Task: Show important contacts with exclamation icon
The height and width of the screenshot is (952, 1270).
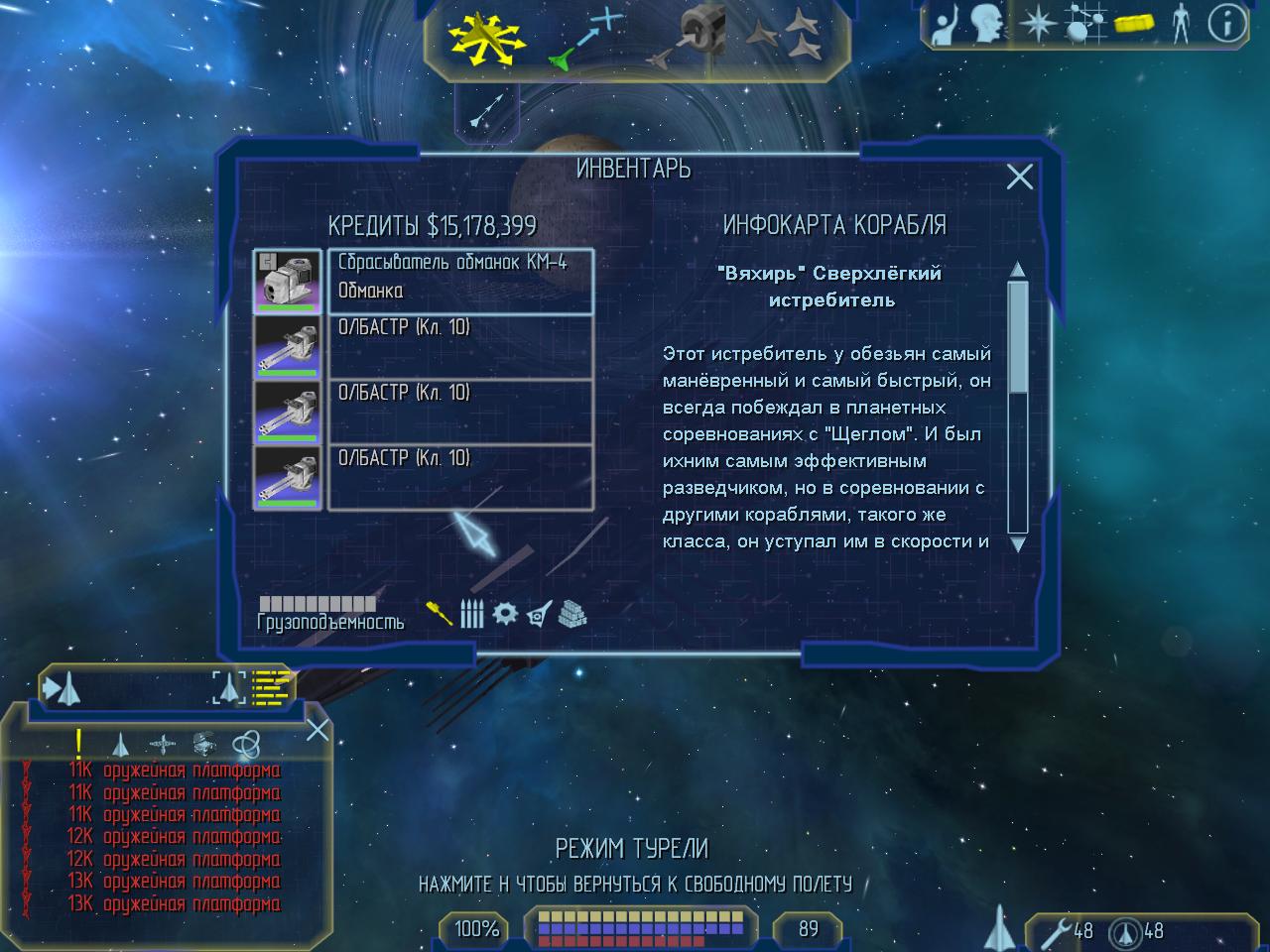Action: click(x=78, y=744)
